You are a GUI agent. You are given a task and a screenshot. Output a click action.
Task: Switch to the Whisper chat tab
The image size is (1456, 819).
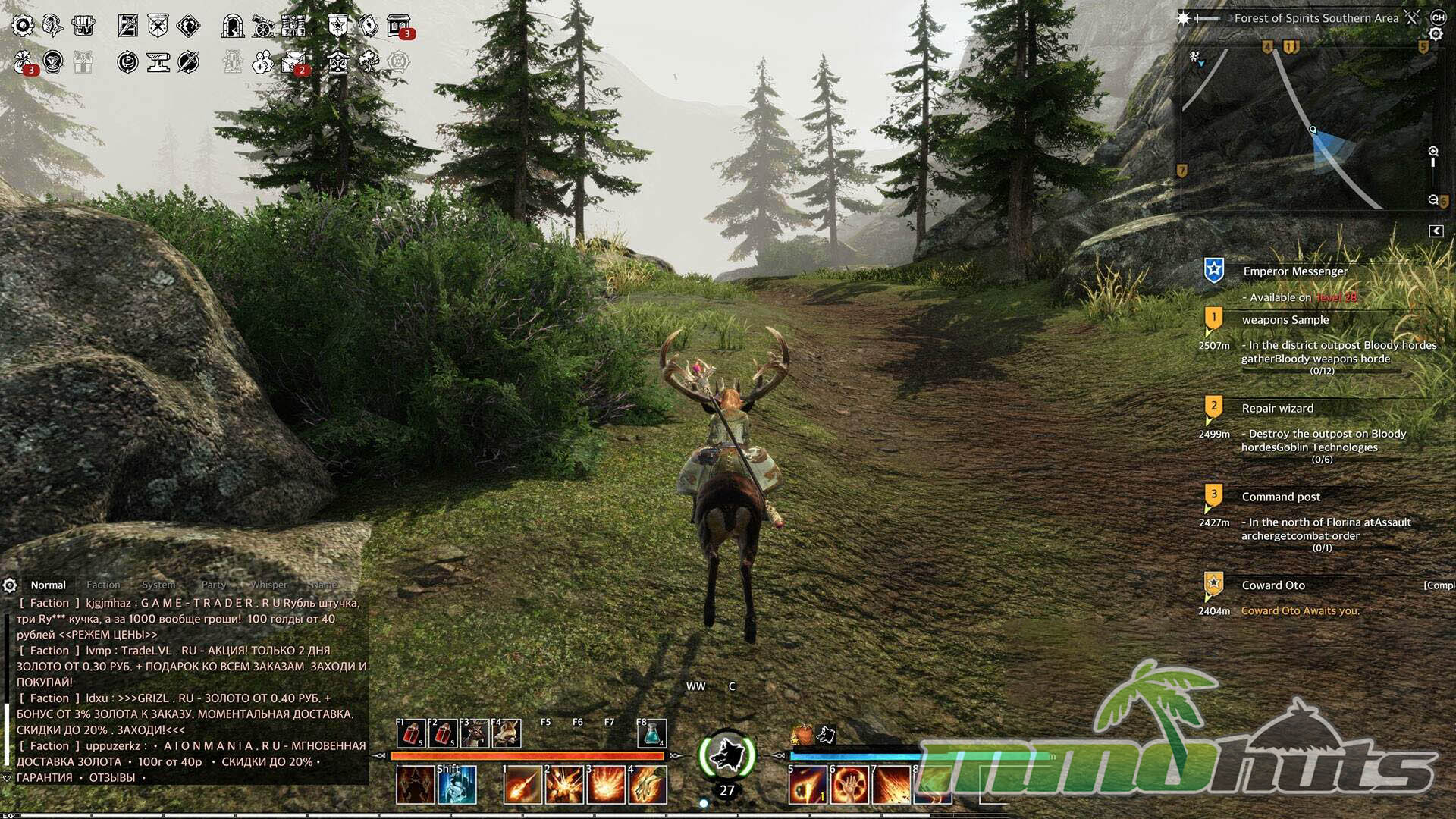click(269, 585)
